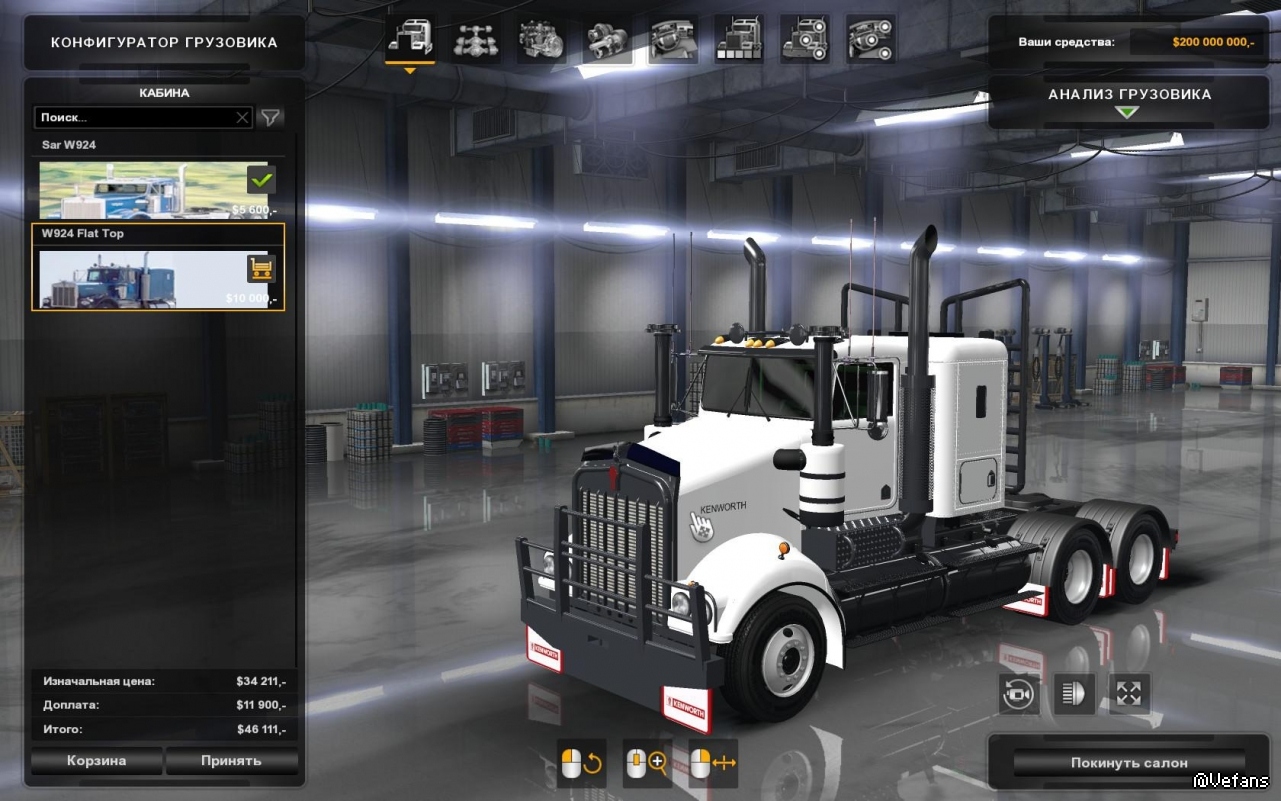
Task: Click the search field in the cabin list
Action: (135, 118)
